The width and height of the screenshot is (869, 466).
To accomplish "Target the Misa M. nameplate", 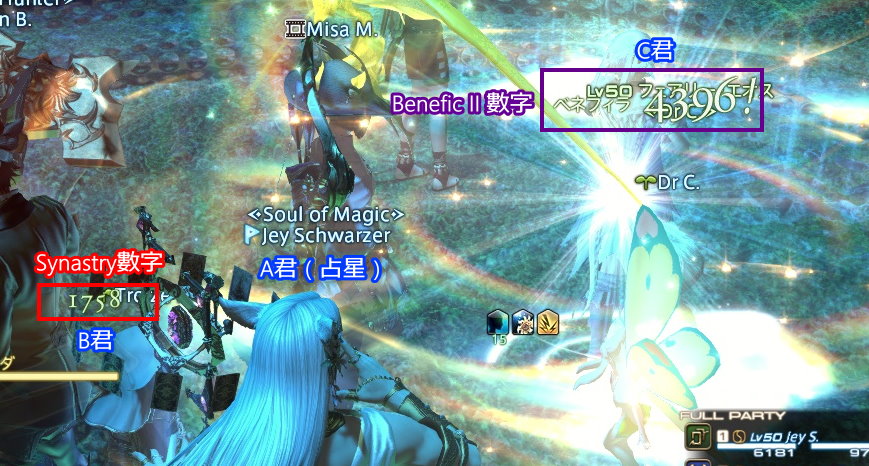I will (x=341, y=29).
